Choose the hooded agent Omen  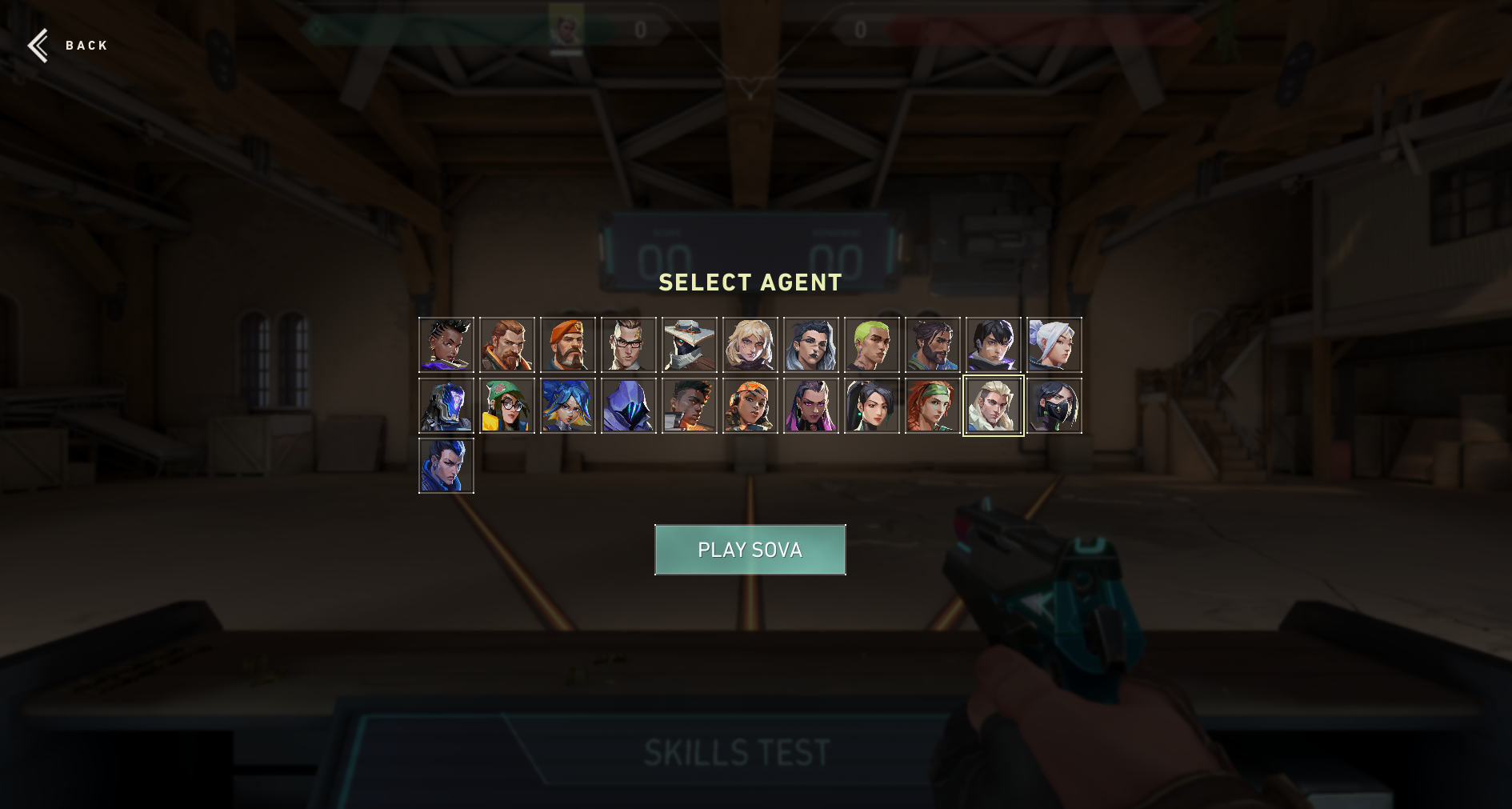coord(630,407)
